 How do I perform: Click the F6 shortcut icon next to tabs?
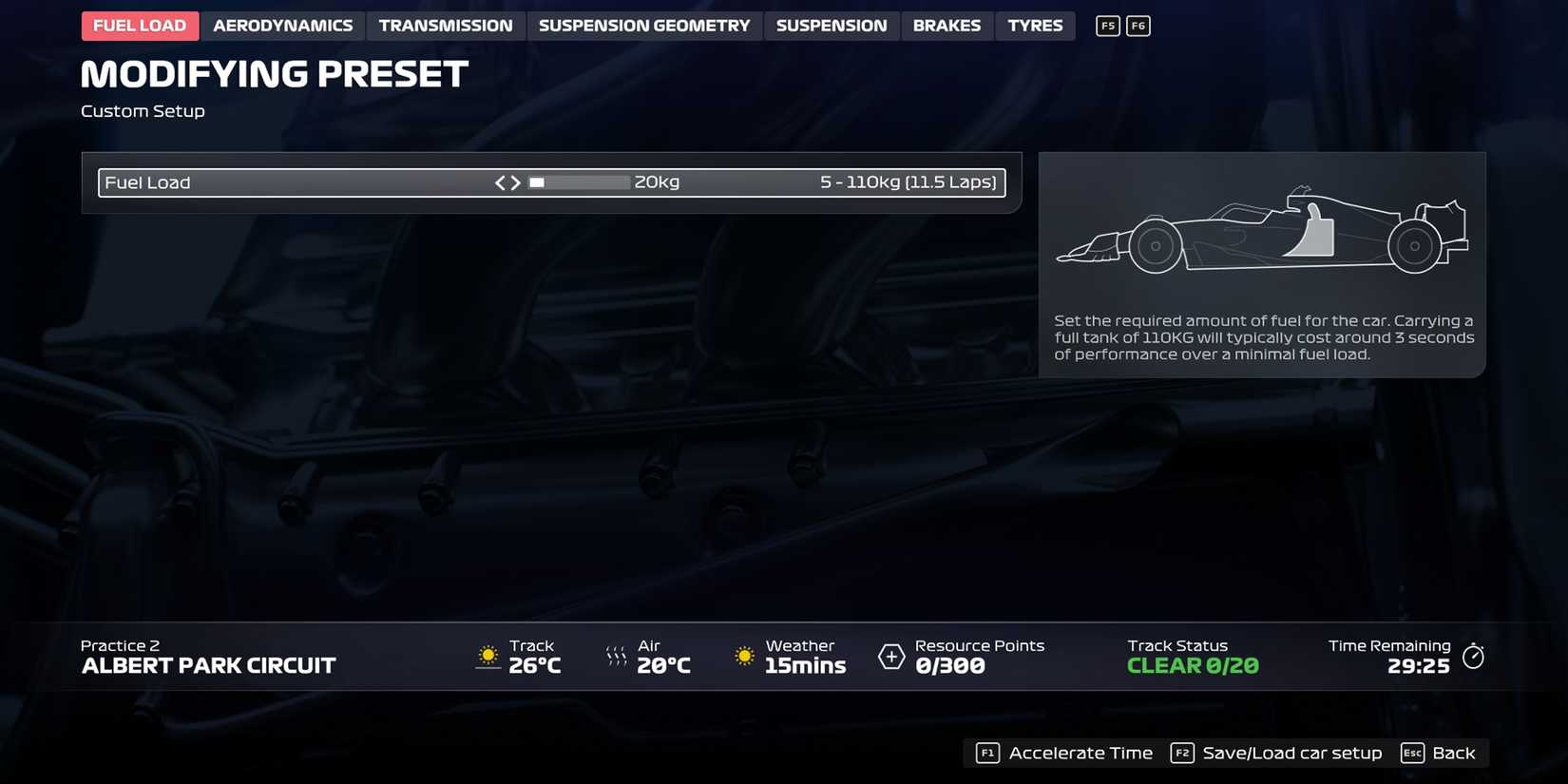[1138, 26]
